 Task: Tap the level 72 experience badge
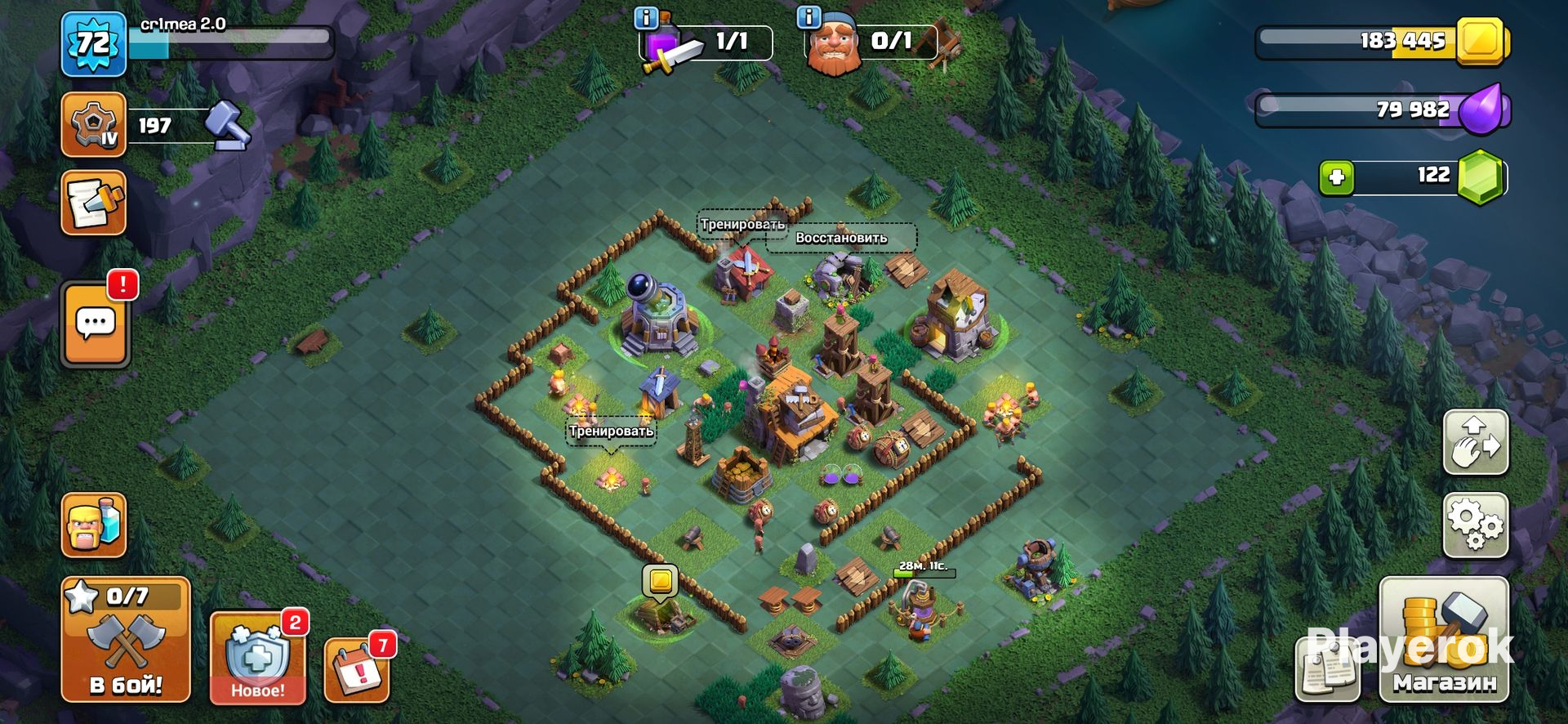(93, 43)
